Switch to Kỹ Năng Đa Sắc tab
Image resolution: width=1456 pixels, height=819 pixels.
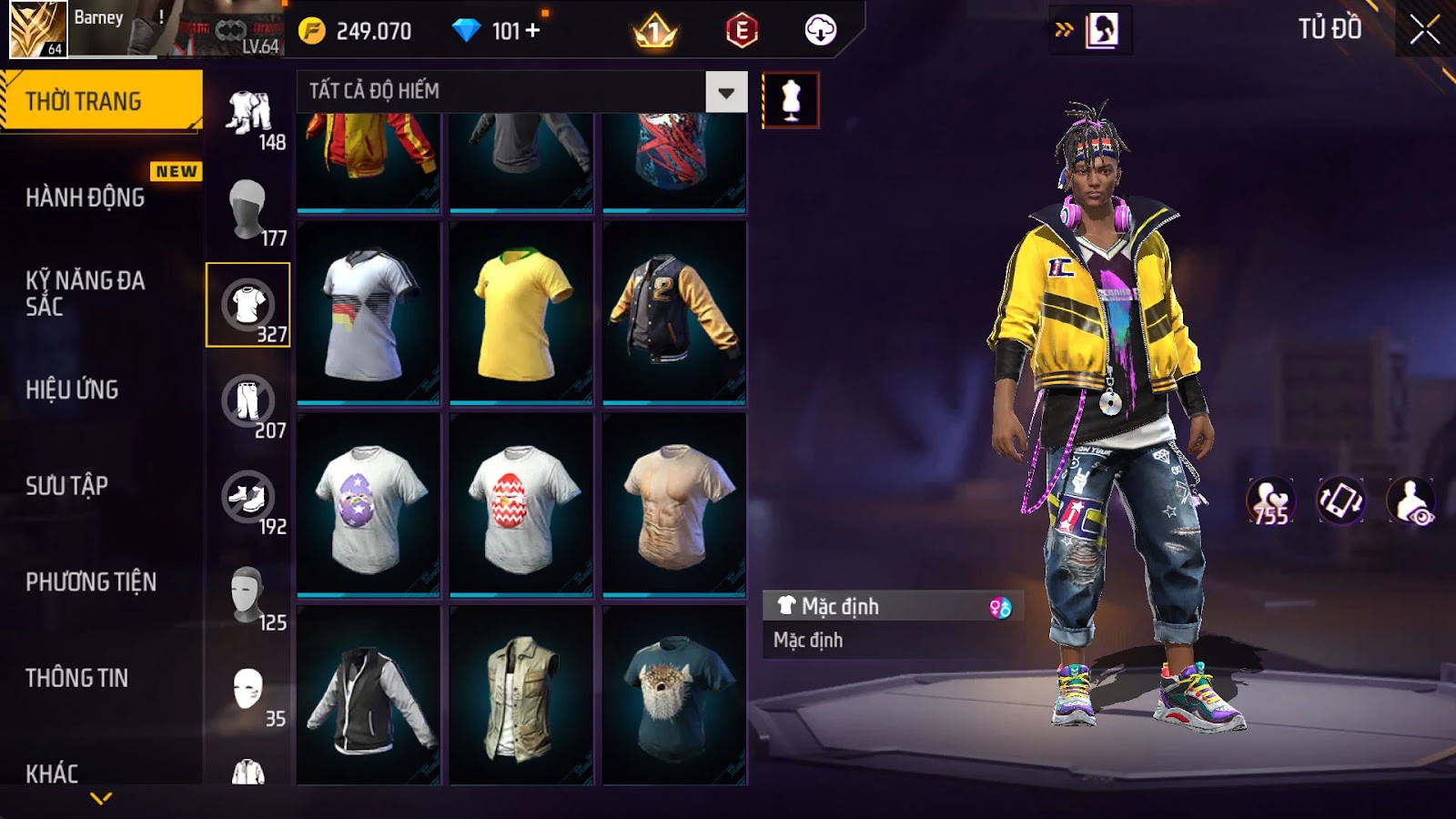pyautogui.click(x=86, y=293)
